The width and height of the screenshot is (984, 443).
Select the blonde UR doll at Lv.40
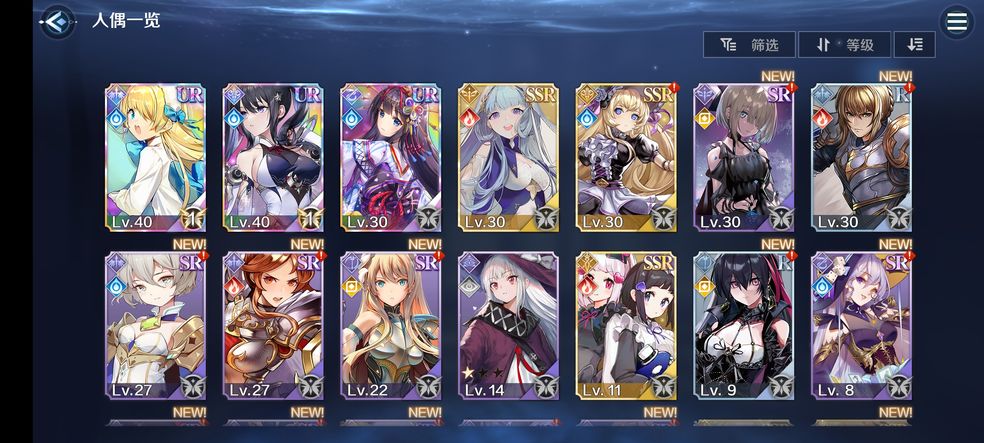[x=155, y=157]
